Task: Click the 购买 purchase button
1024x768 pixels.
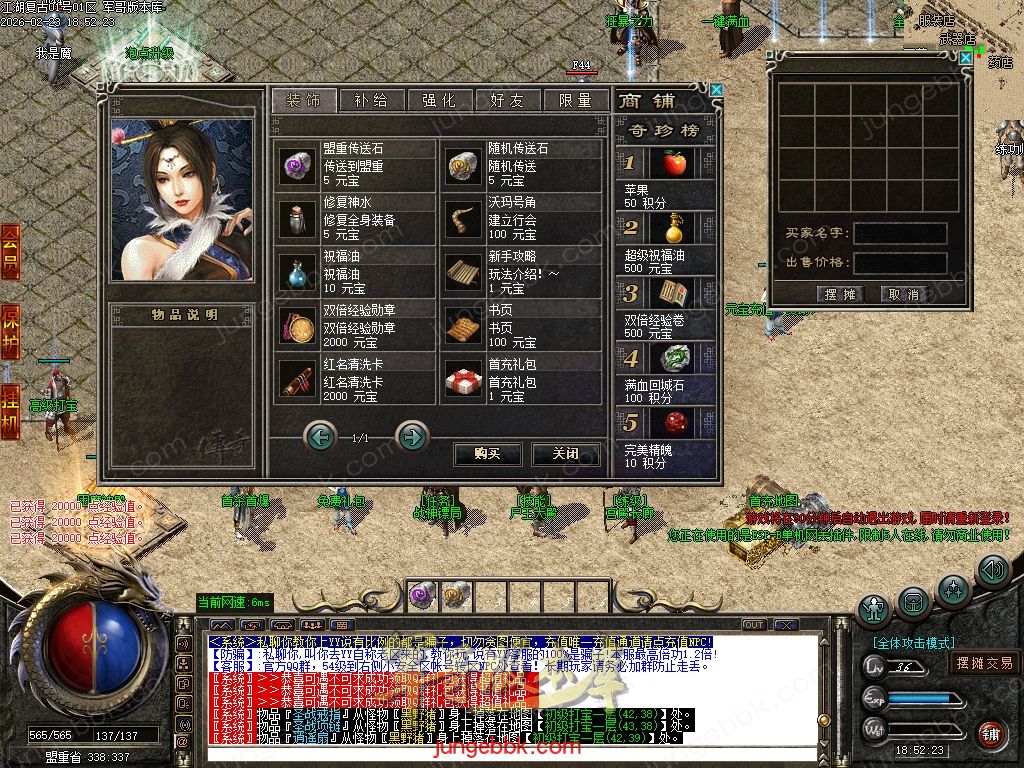Action: click(487, 454)
